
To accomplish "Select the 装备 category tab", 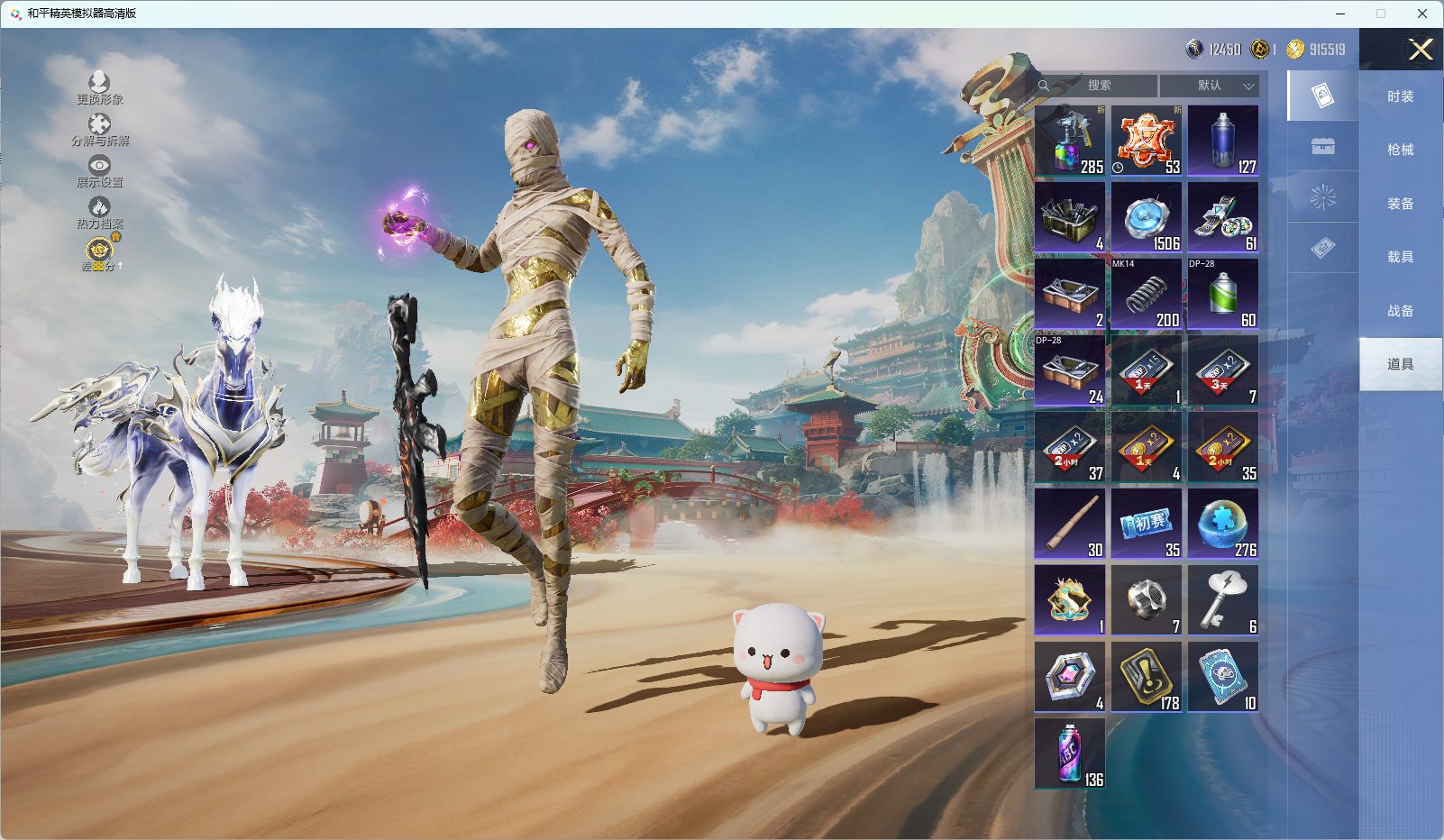I will 1400,204.
